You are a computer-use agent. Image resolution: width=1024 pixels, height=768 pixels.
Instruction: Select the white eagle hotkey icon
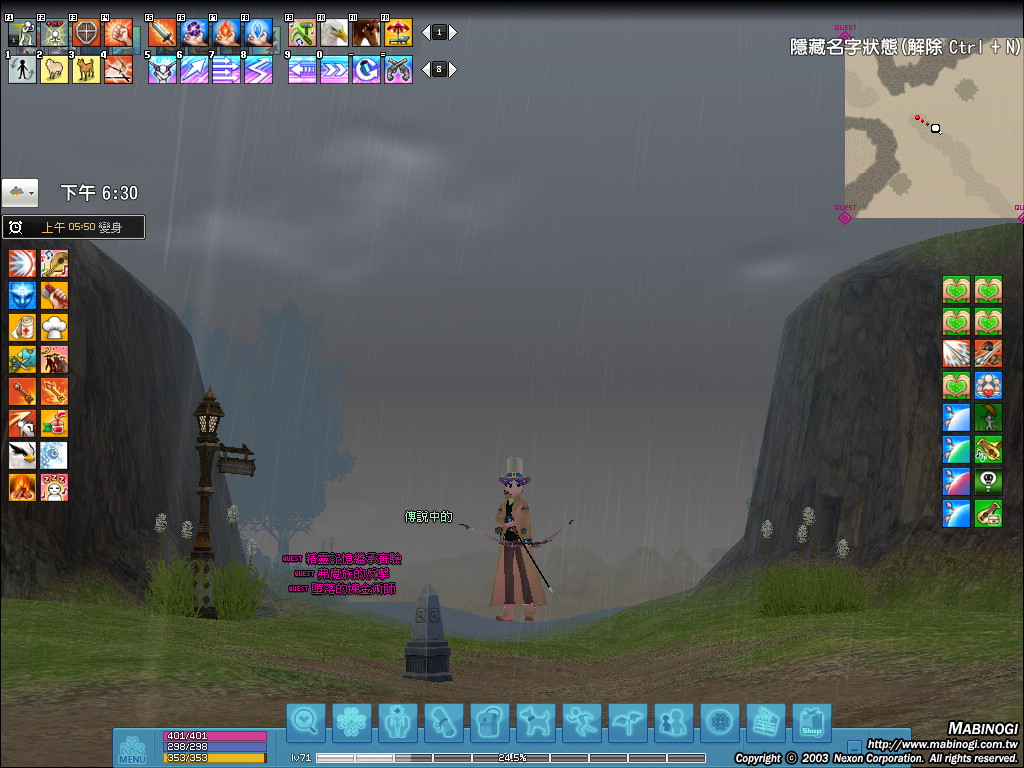pyautogui.click(x=334, y=33)
